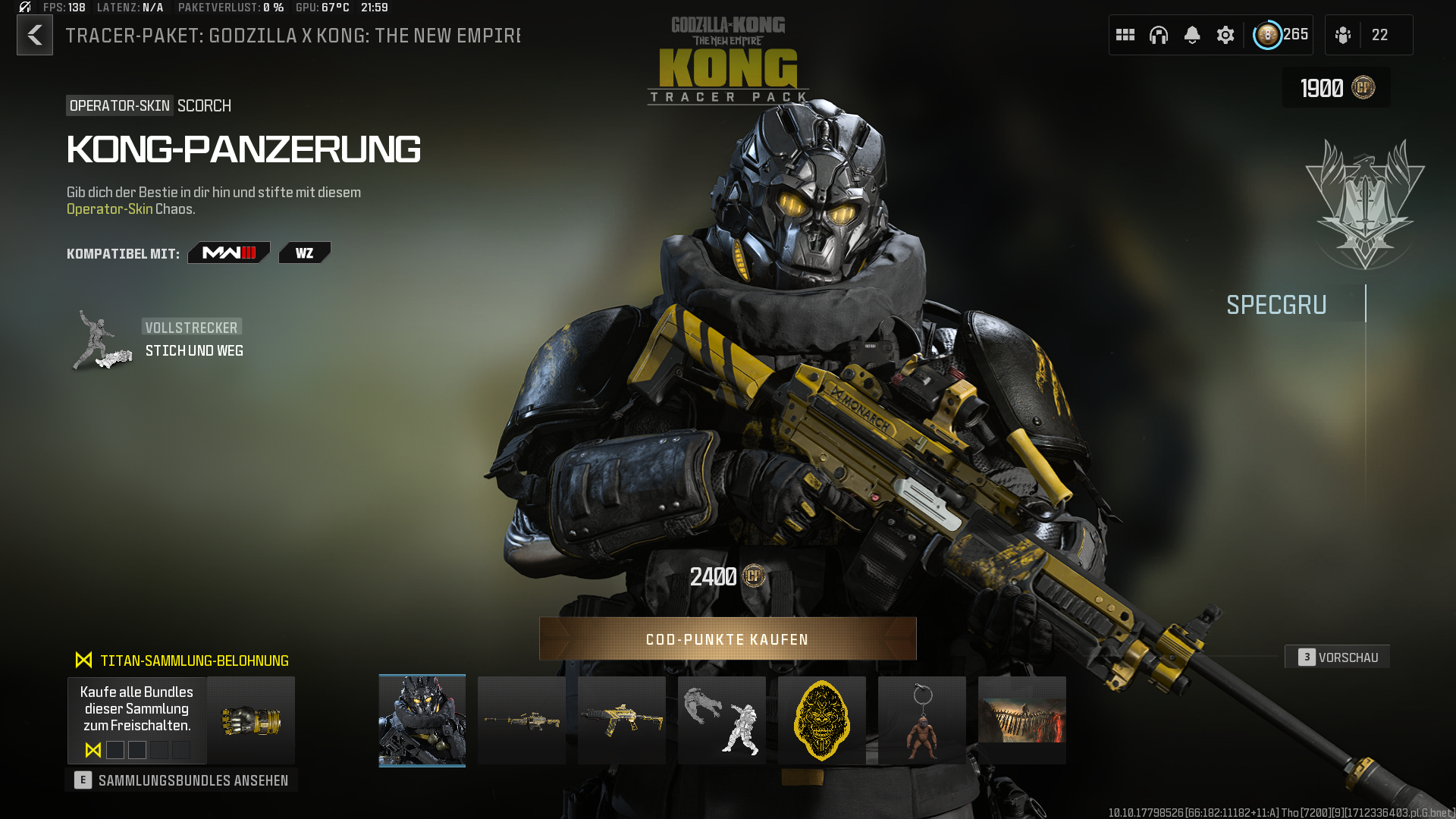Show notifications via the bell icon
Screen dimensions: 1456x819
click(x=1192, y=35)
